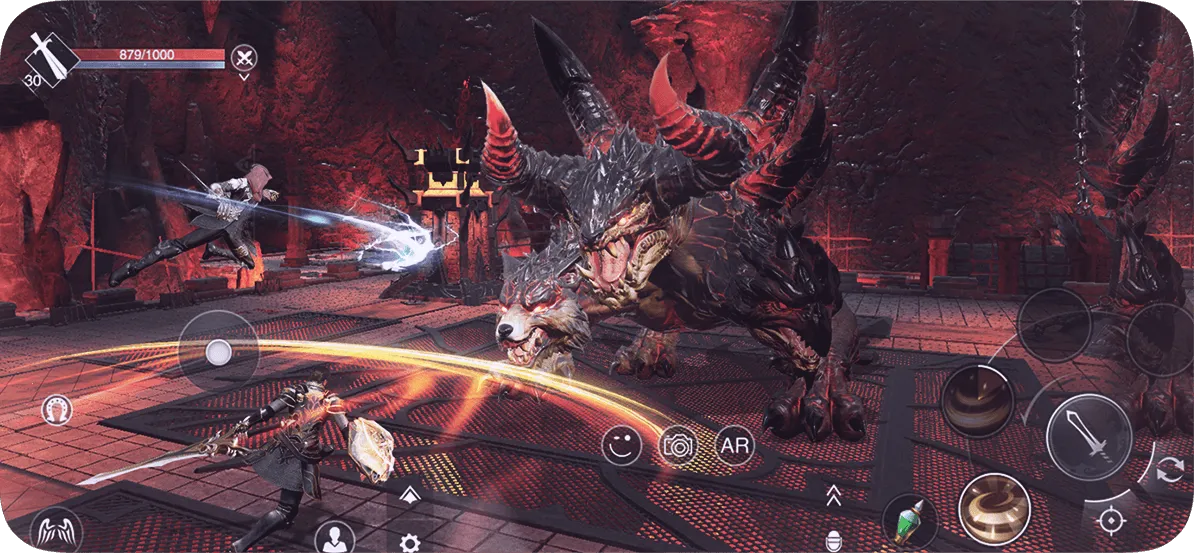The height and width of the screenshot is (553, 1194).
Task: Toggle the AR mode button
Action: 735,445
